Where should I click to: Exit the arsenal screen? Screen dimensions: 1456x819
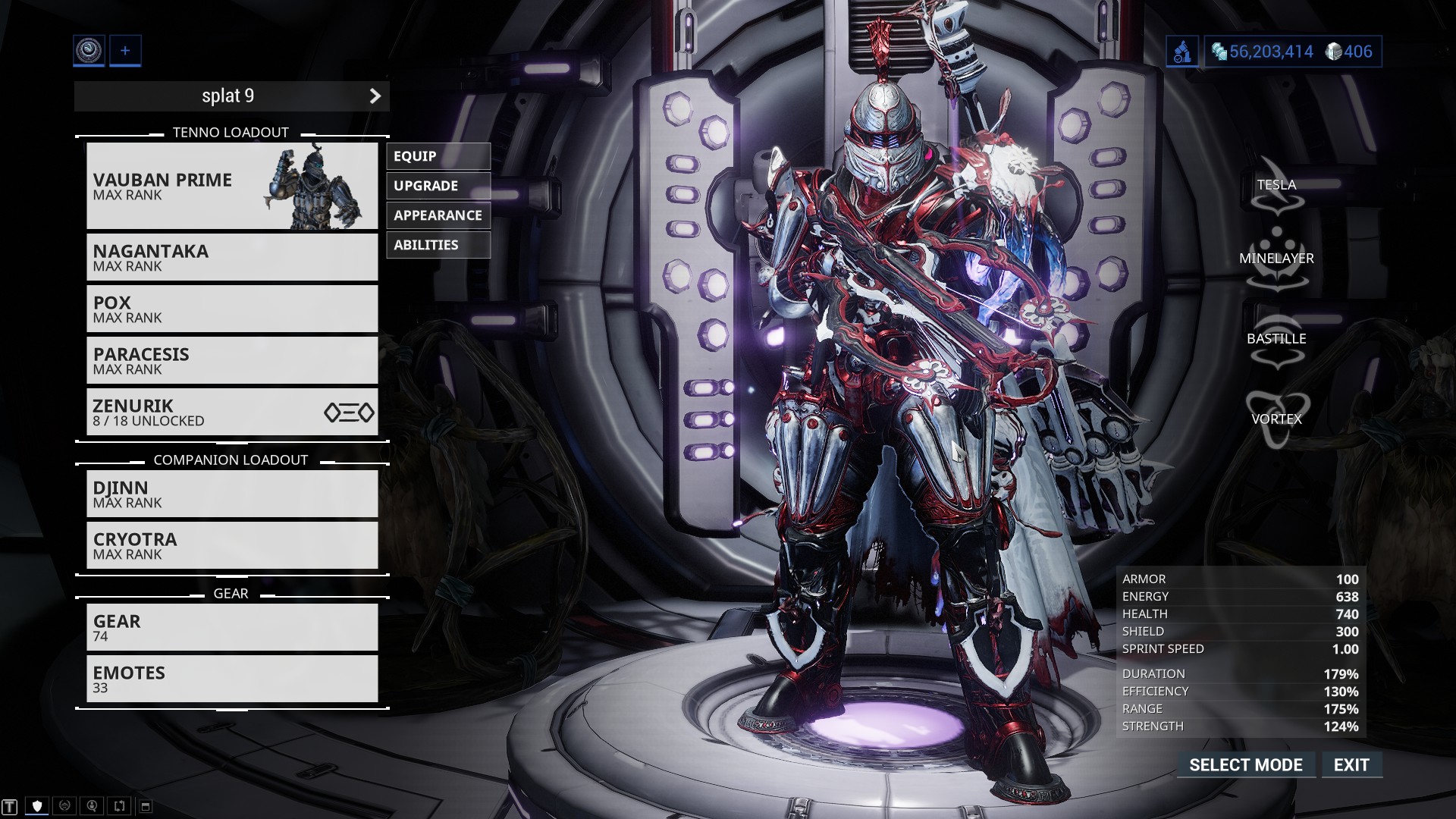1351,765
